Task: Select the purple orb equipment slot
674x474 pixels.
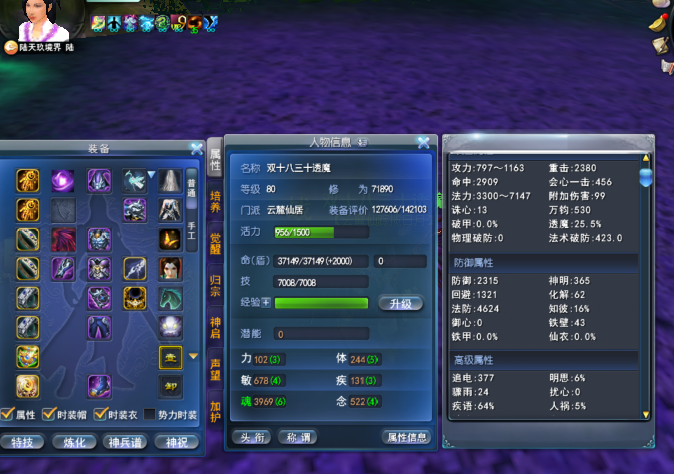Action: [62, 180]
